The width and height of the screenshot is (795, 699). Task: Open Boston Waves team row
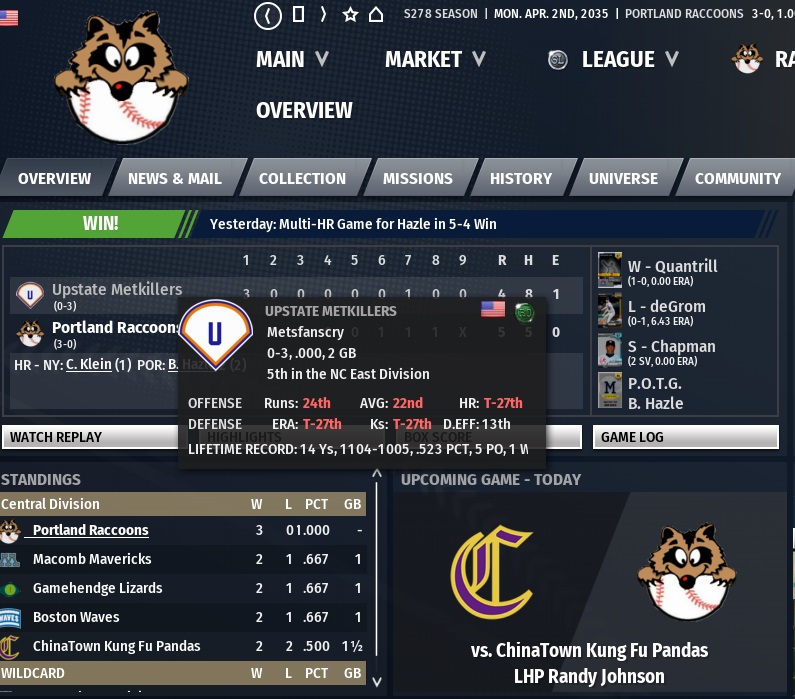click(76, 617)
